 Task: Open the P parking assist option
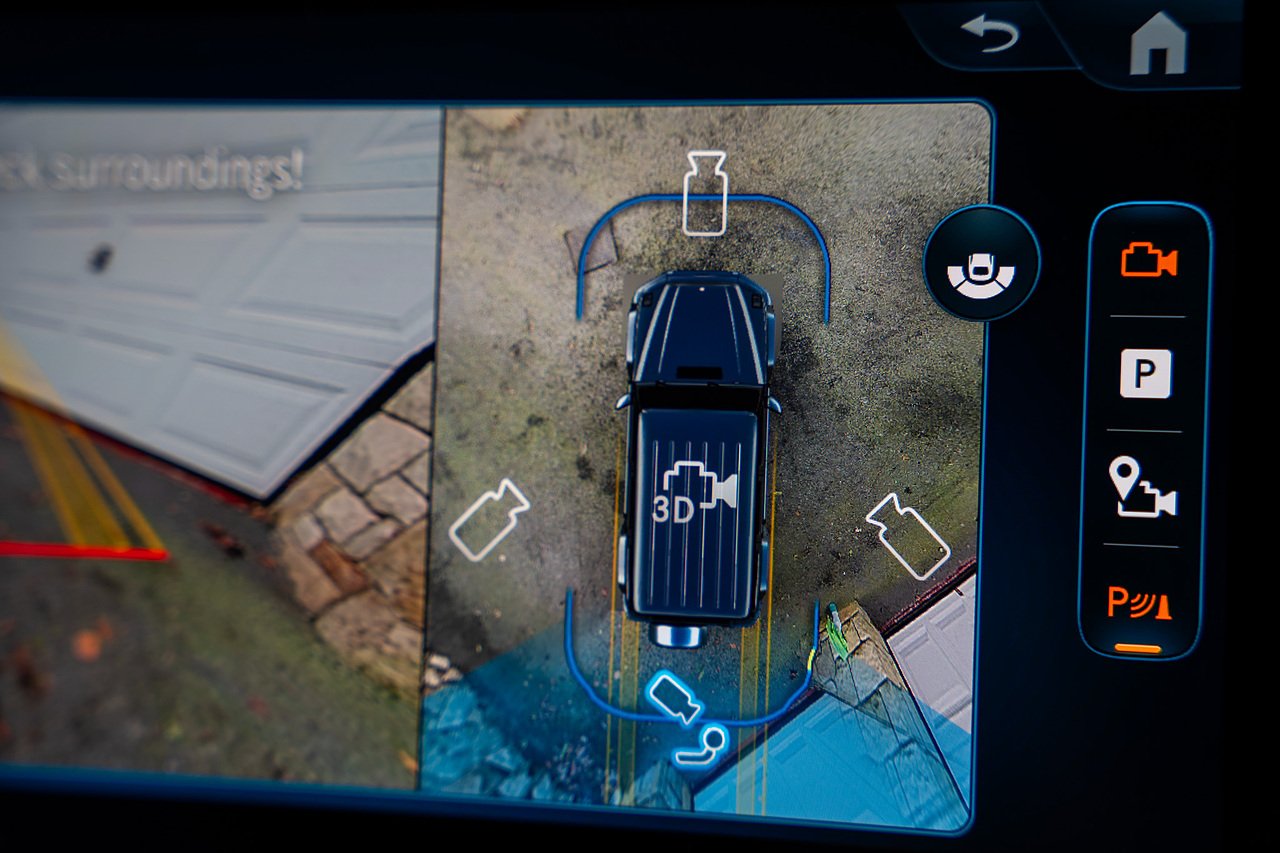[1145, 374]
